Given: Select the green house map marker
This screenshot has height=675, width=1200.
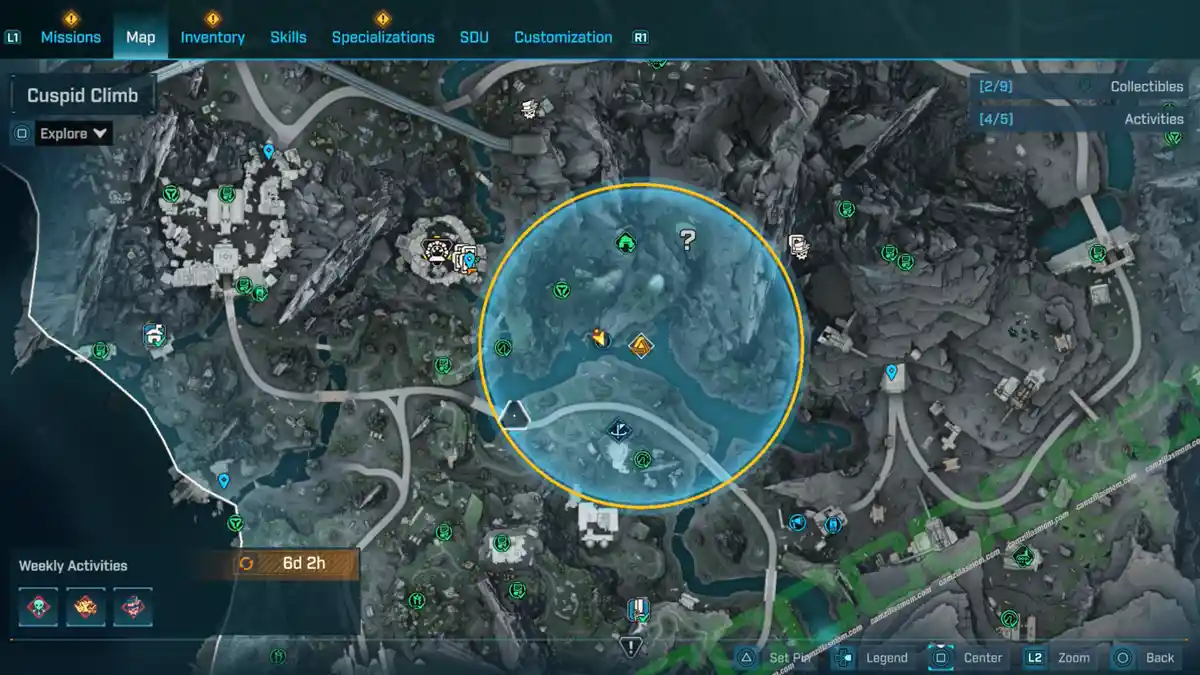Looking at the screenshot, I should click(625, 241).
